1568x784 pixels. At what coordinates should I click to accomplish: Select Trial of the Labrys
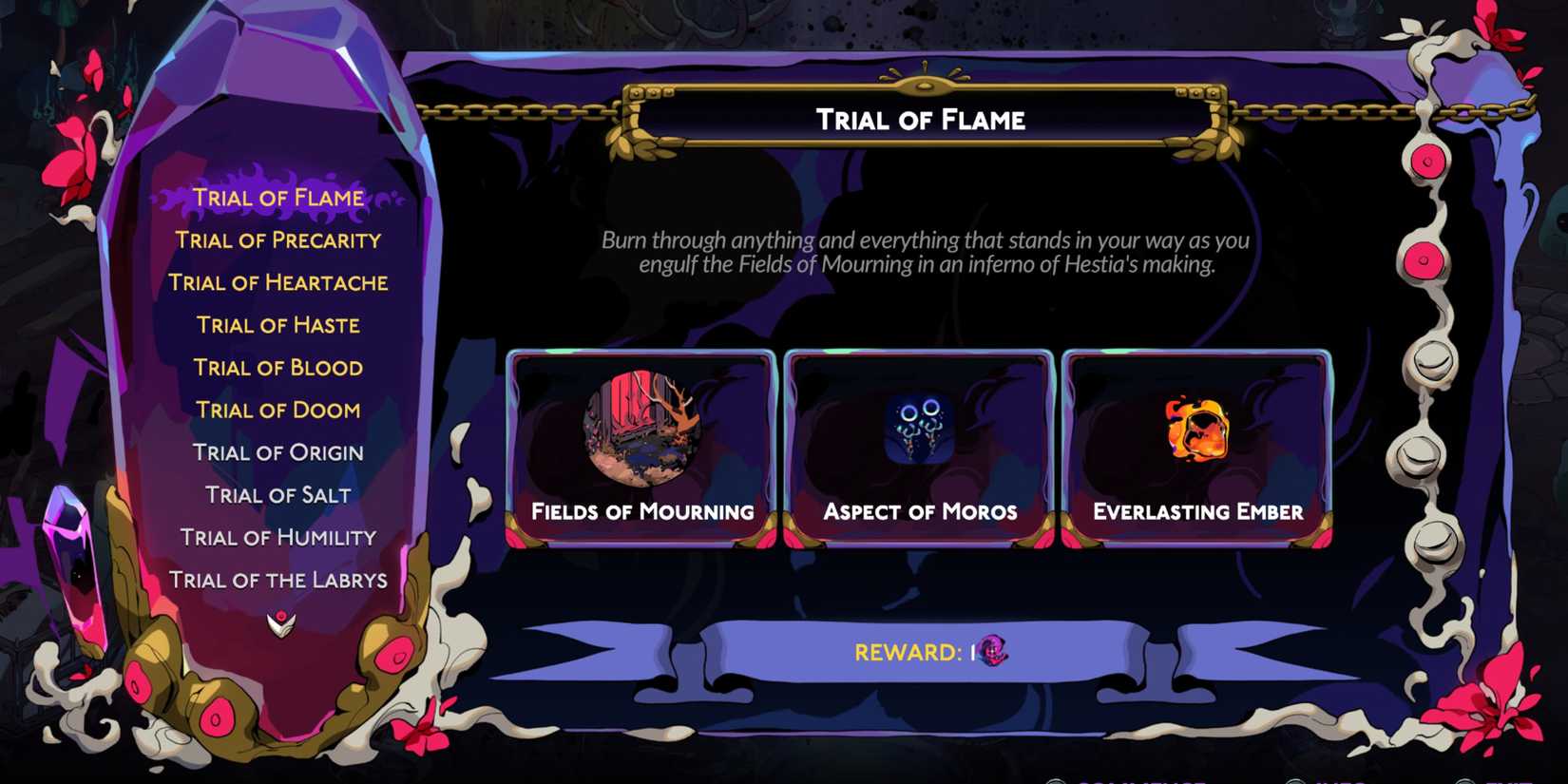[x=280, y=579]
